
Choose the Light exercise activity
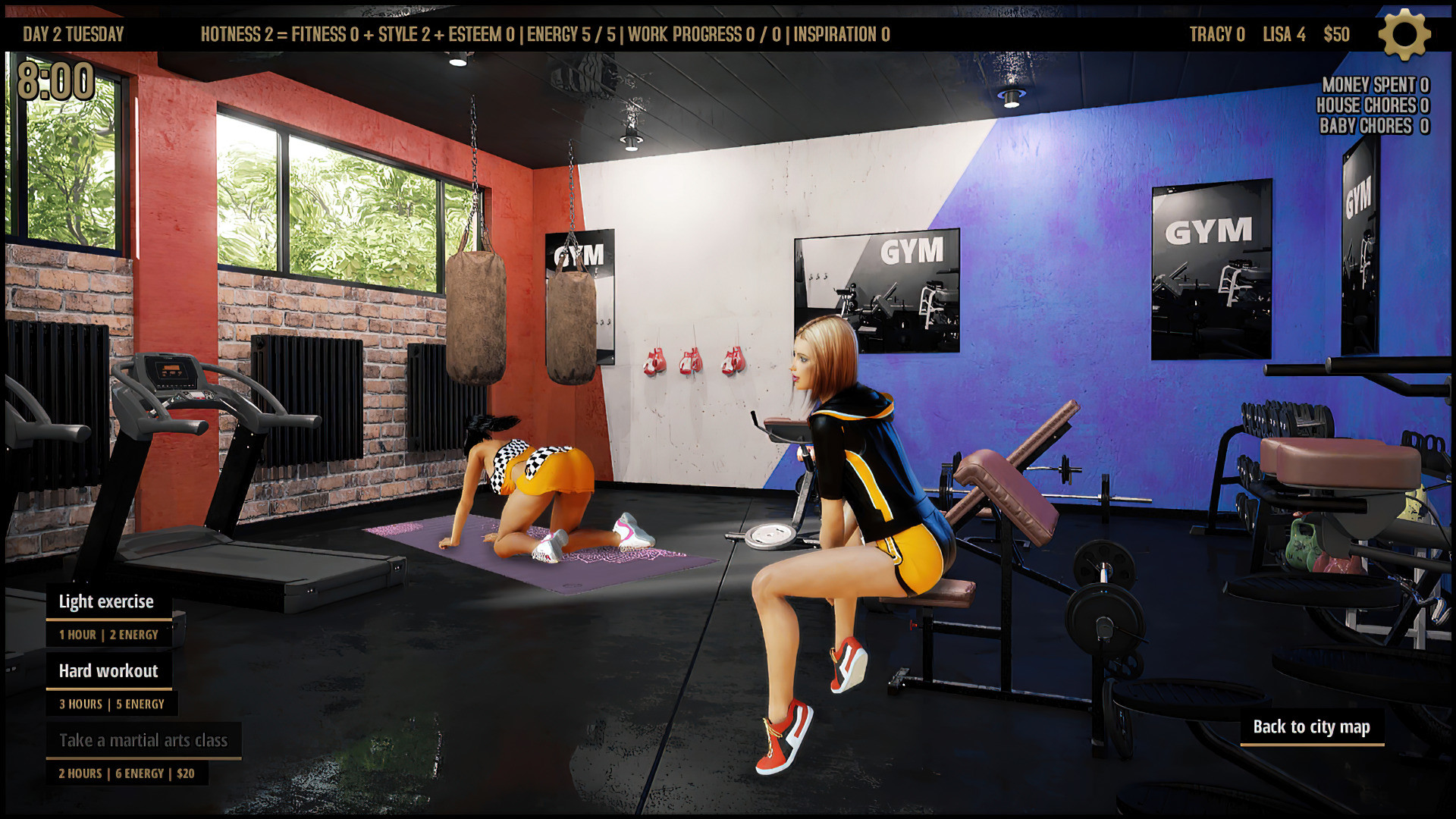click(x=106, y=601)
